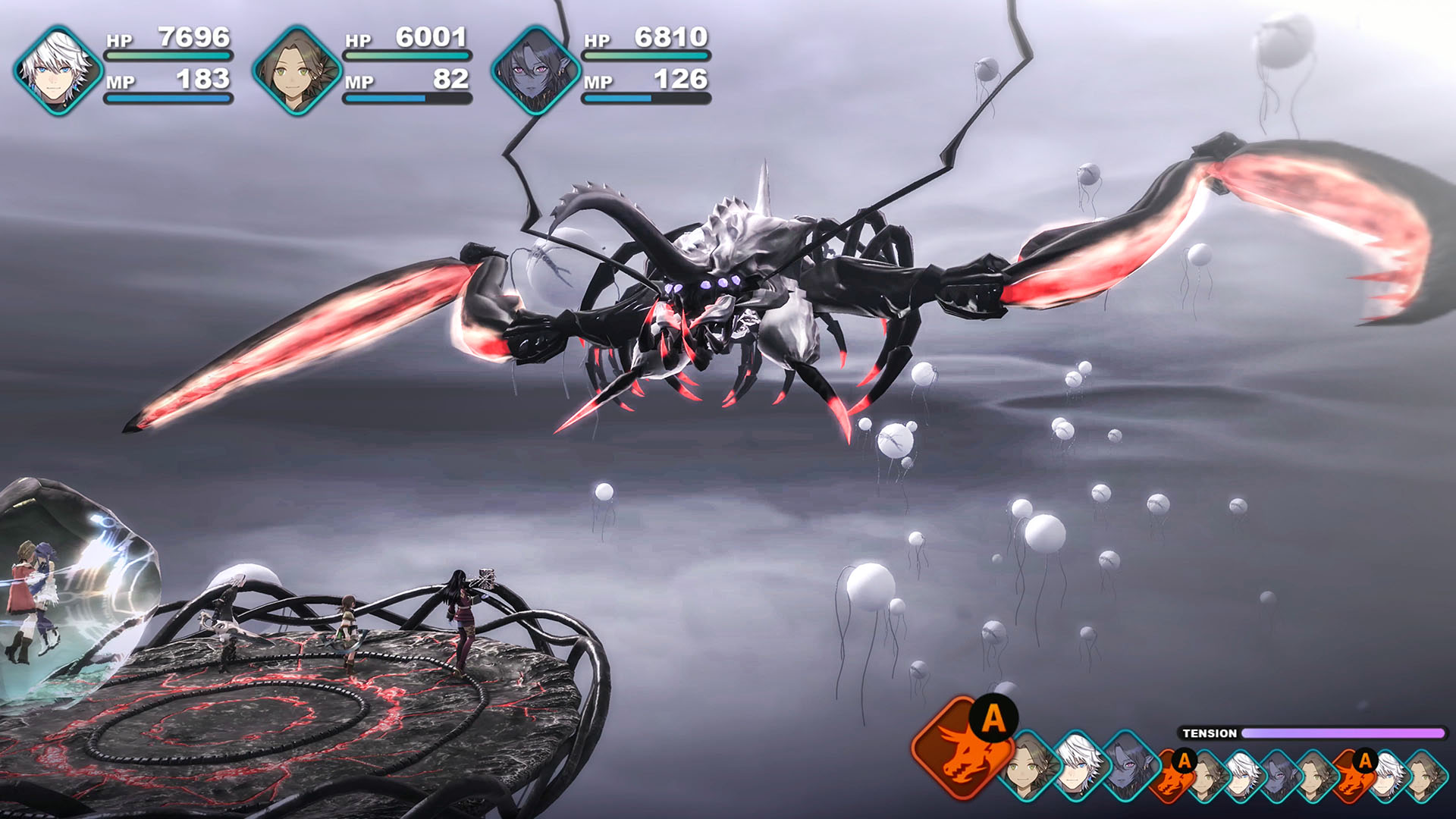Viewport: 1456px width, 819px height.
Task: Choose the brown-haired party portrait beside HP 6001
Action: [297, 71]
